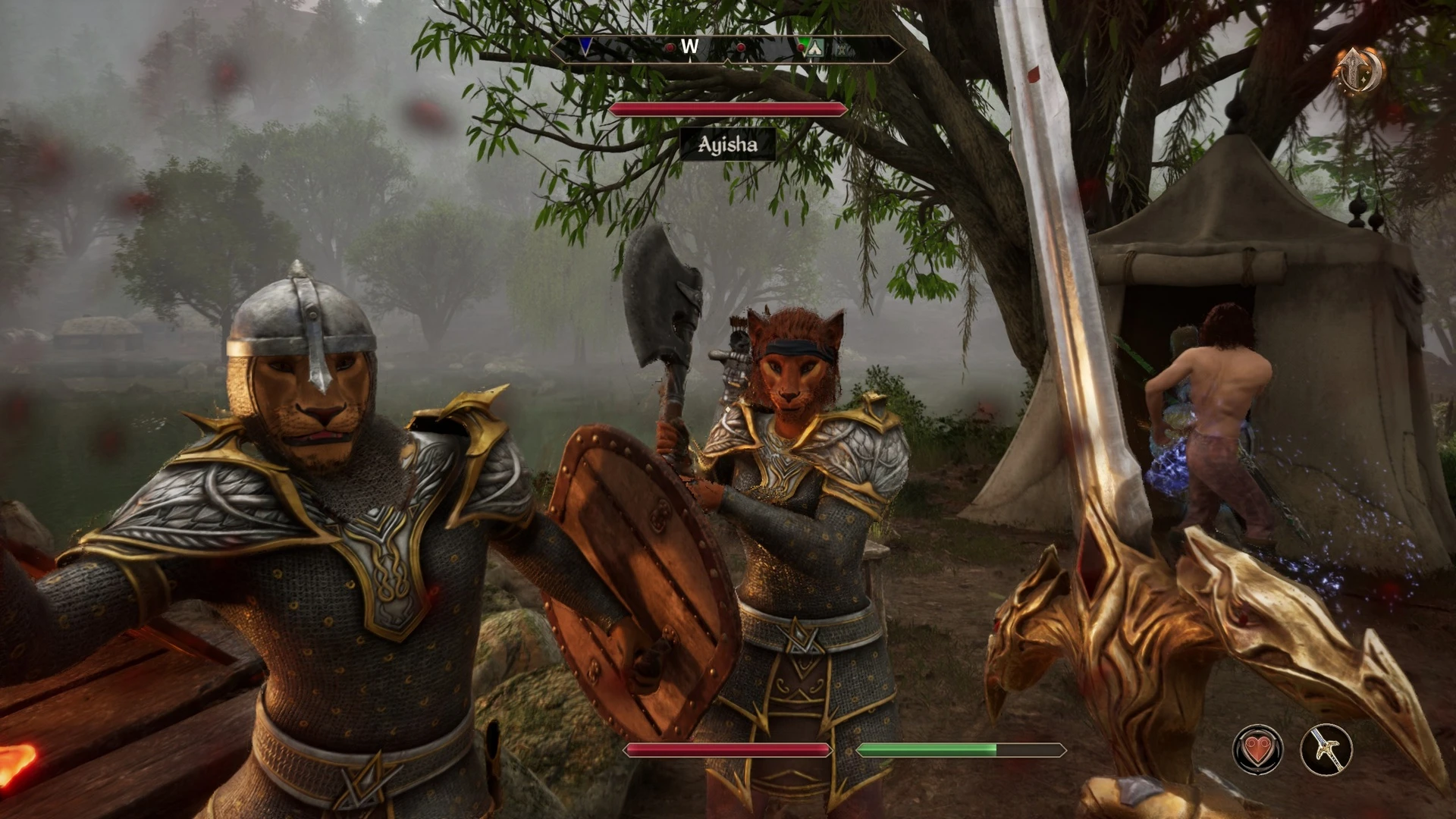
Task: Click the tent camp icon on the compass
Action: pyautogui.click(x=815, y=47)
